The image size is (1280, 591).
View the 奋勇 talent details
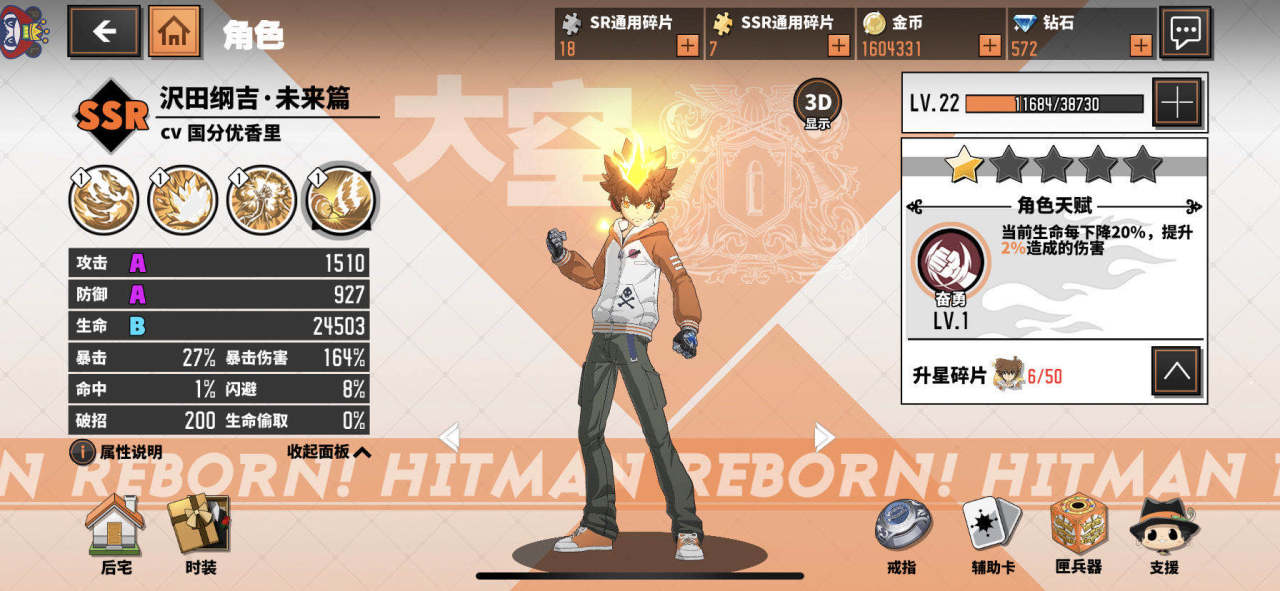[950, 262]
